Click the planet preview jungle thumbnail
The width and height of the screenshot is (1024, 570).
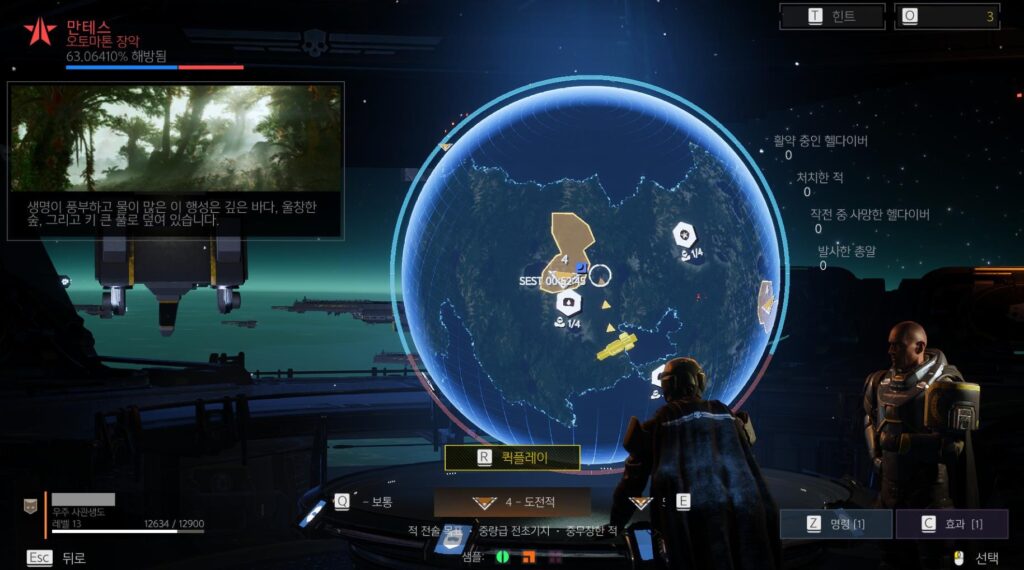176,137
